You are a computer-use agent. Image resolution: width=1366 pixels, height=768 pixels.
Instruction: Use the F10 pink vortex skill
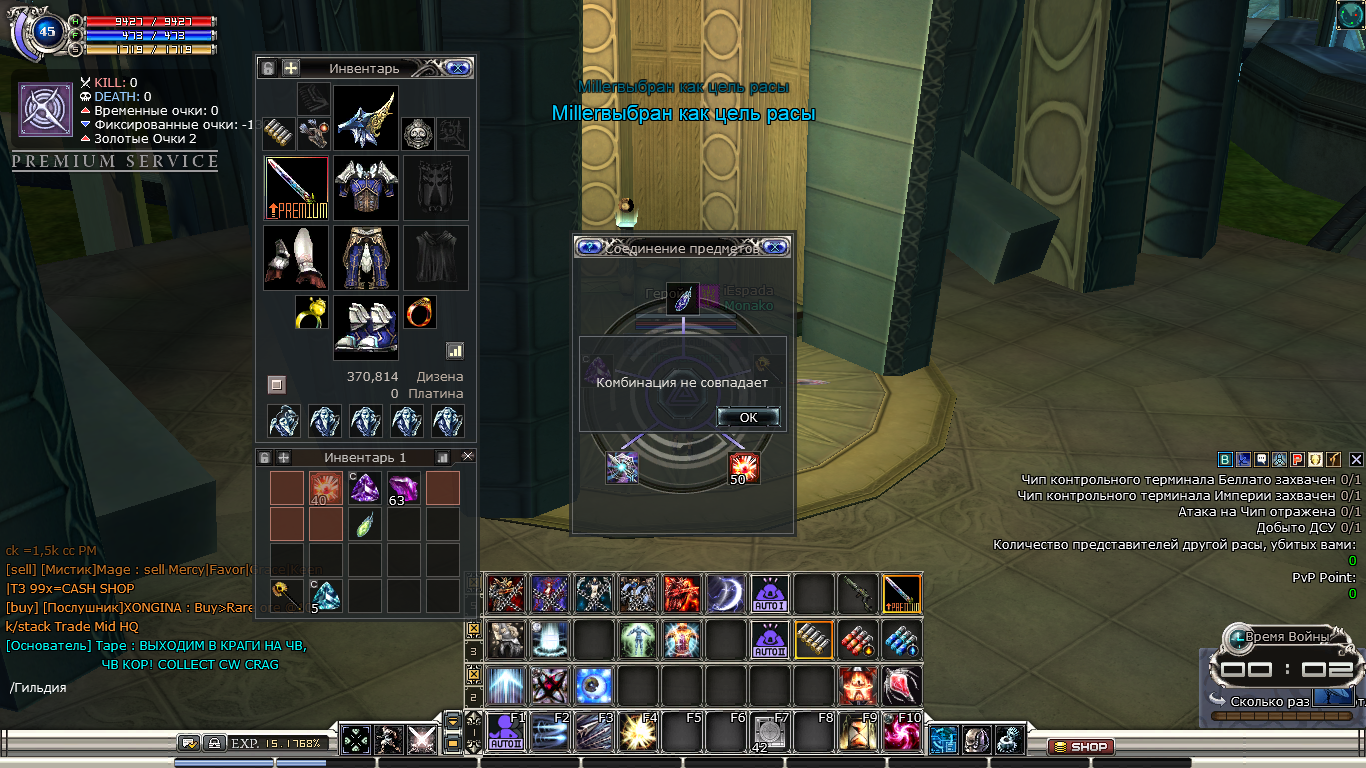[901, 733]
